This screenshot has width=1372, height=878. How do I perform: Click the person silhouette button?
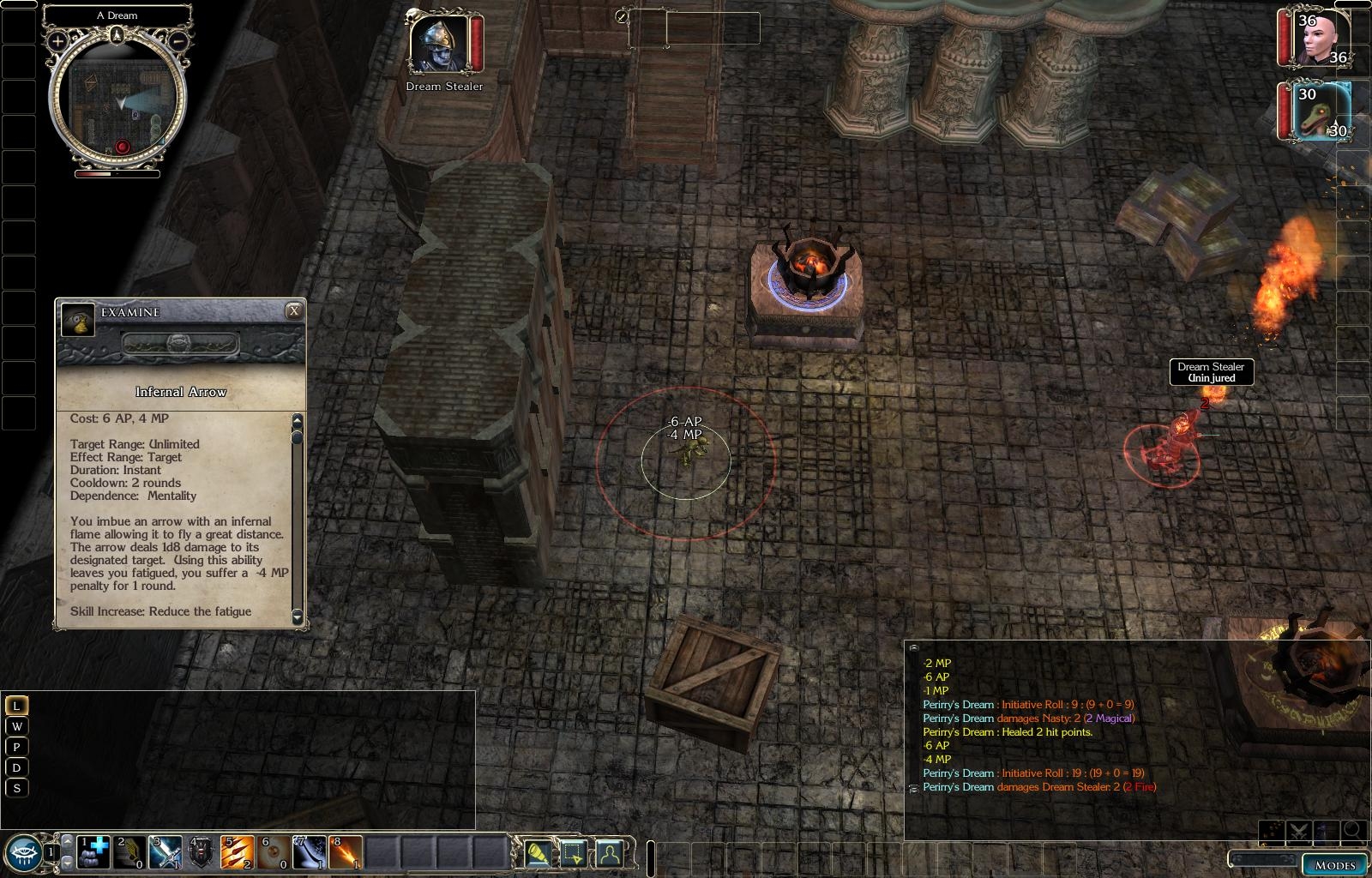tap(609, 852)
